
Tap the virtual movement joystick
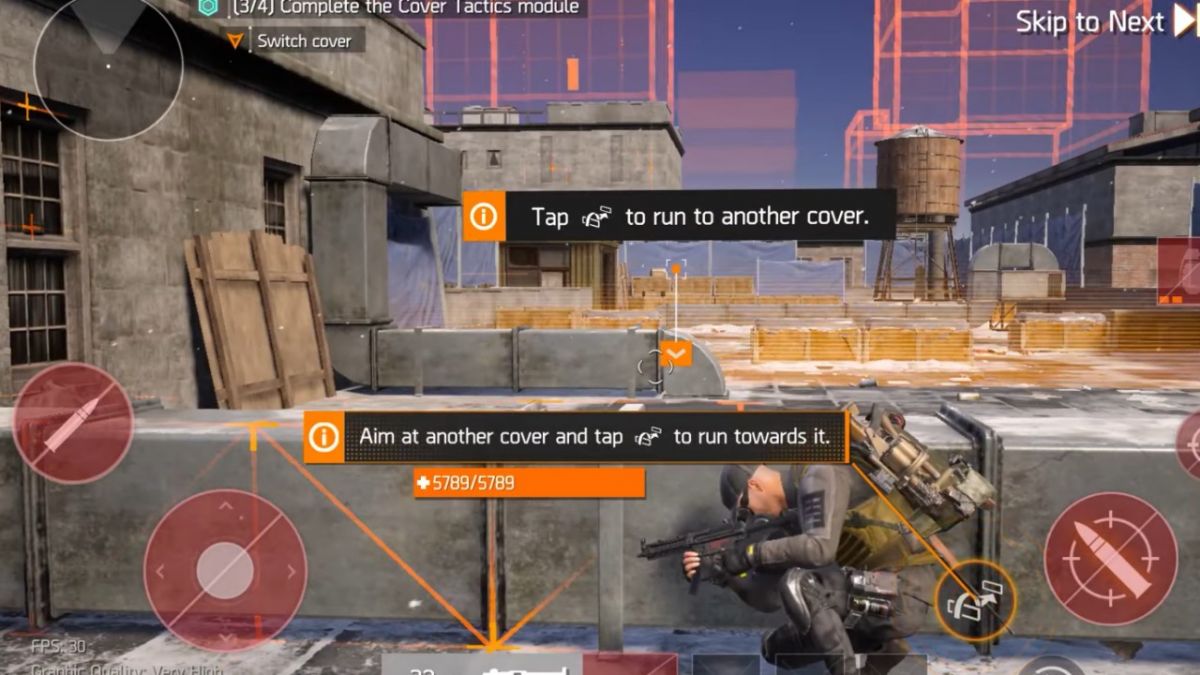pos(225,570)
